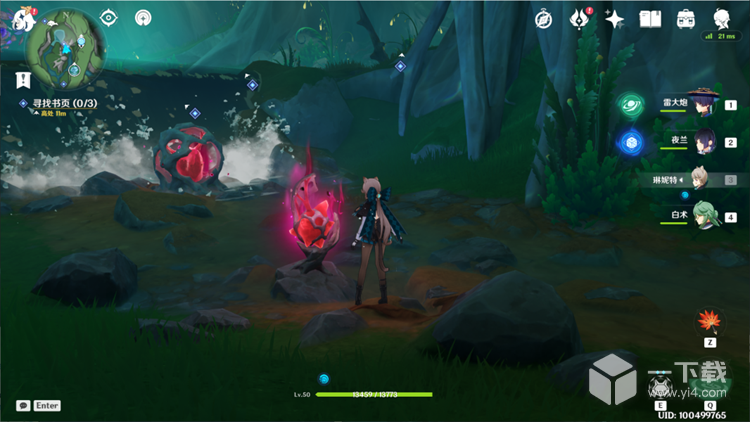
Task: Open the backpack inventory
Action: click(x=686, y=19)
